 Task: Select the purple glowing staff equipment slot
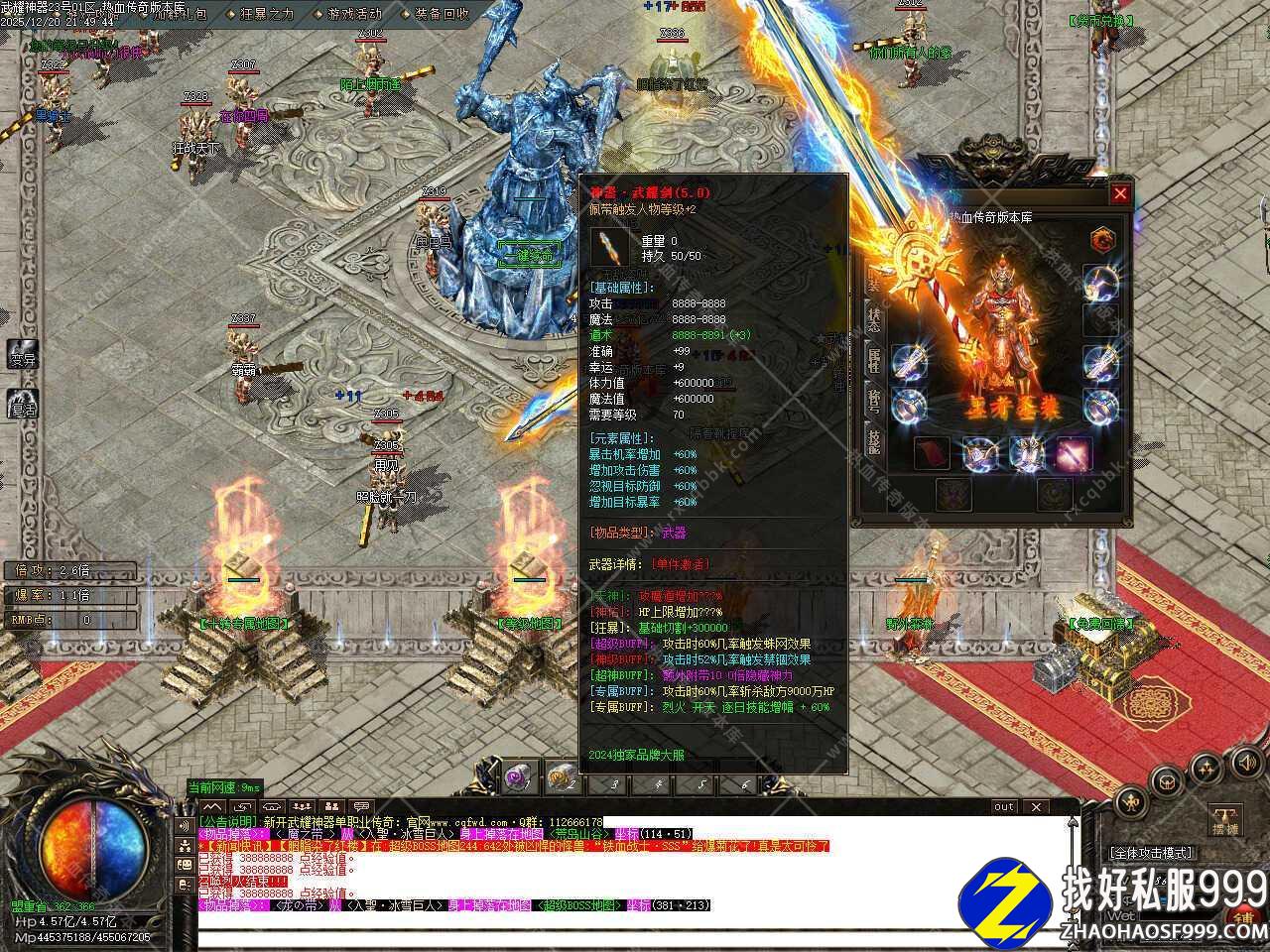[1074, 453]
